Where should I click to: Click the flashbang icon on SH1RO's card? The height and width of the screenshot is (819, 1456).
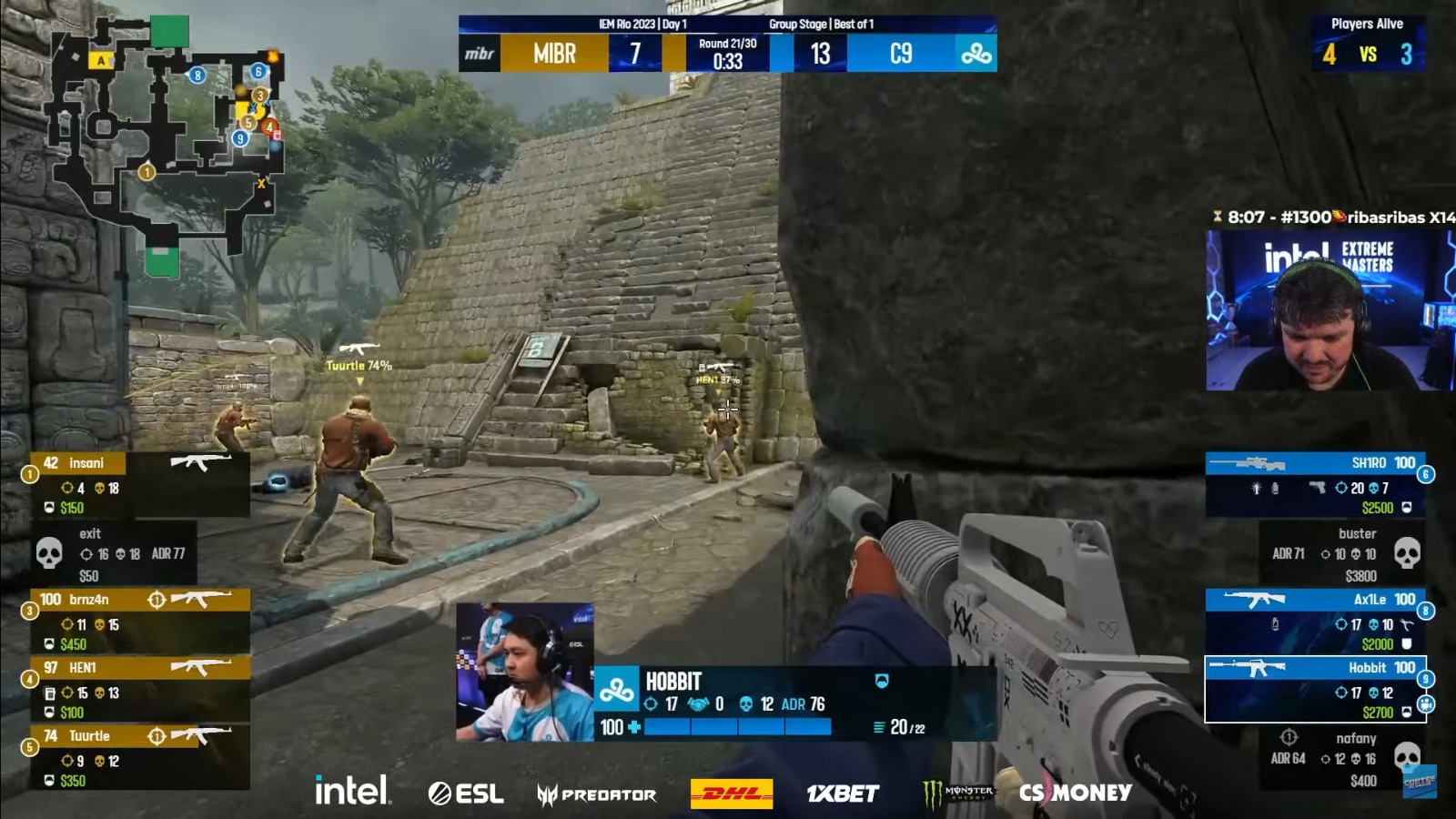pos(1257,488)
